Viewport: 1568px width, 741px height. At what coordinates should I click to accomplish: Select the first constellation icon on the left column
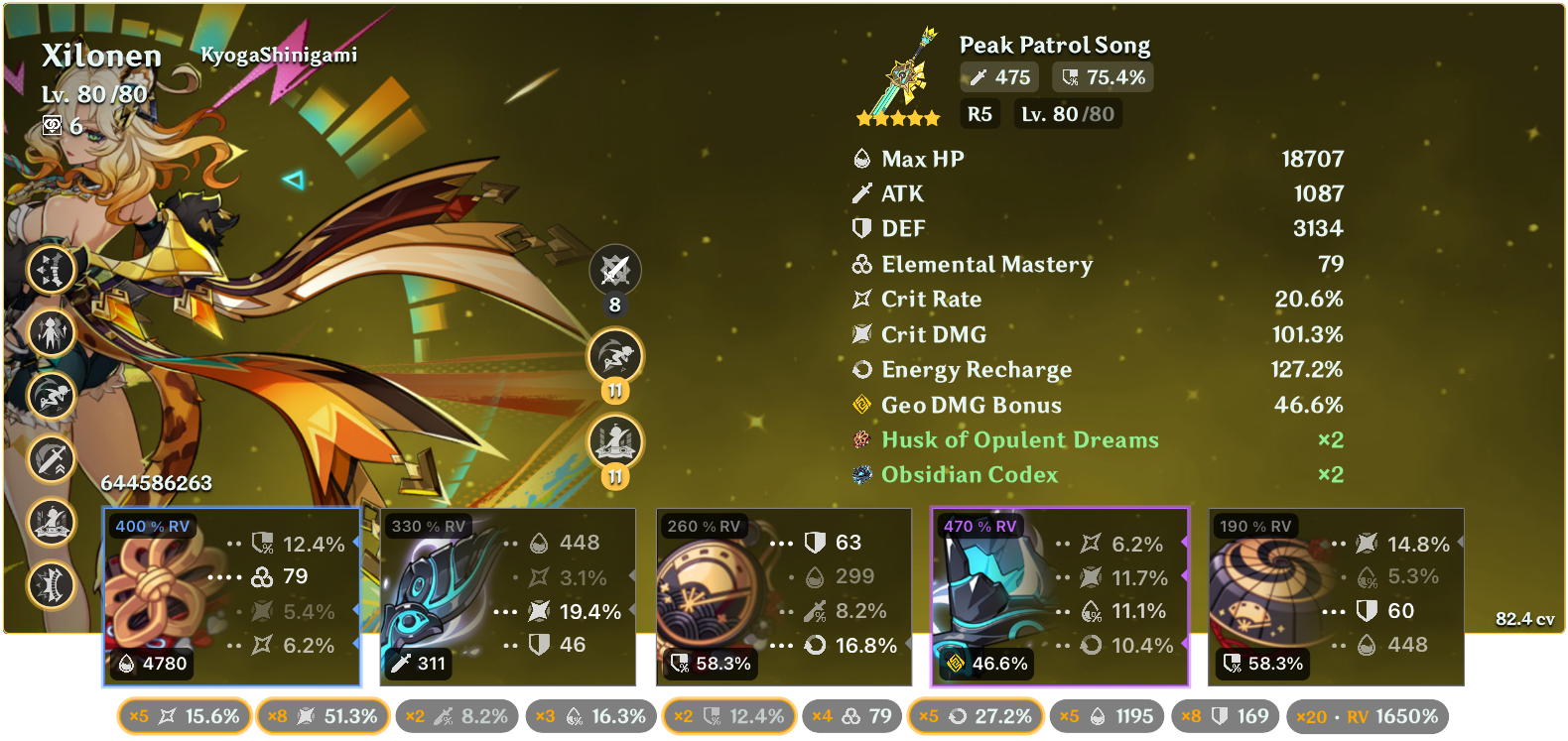coord(52,269)
